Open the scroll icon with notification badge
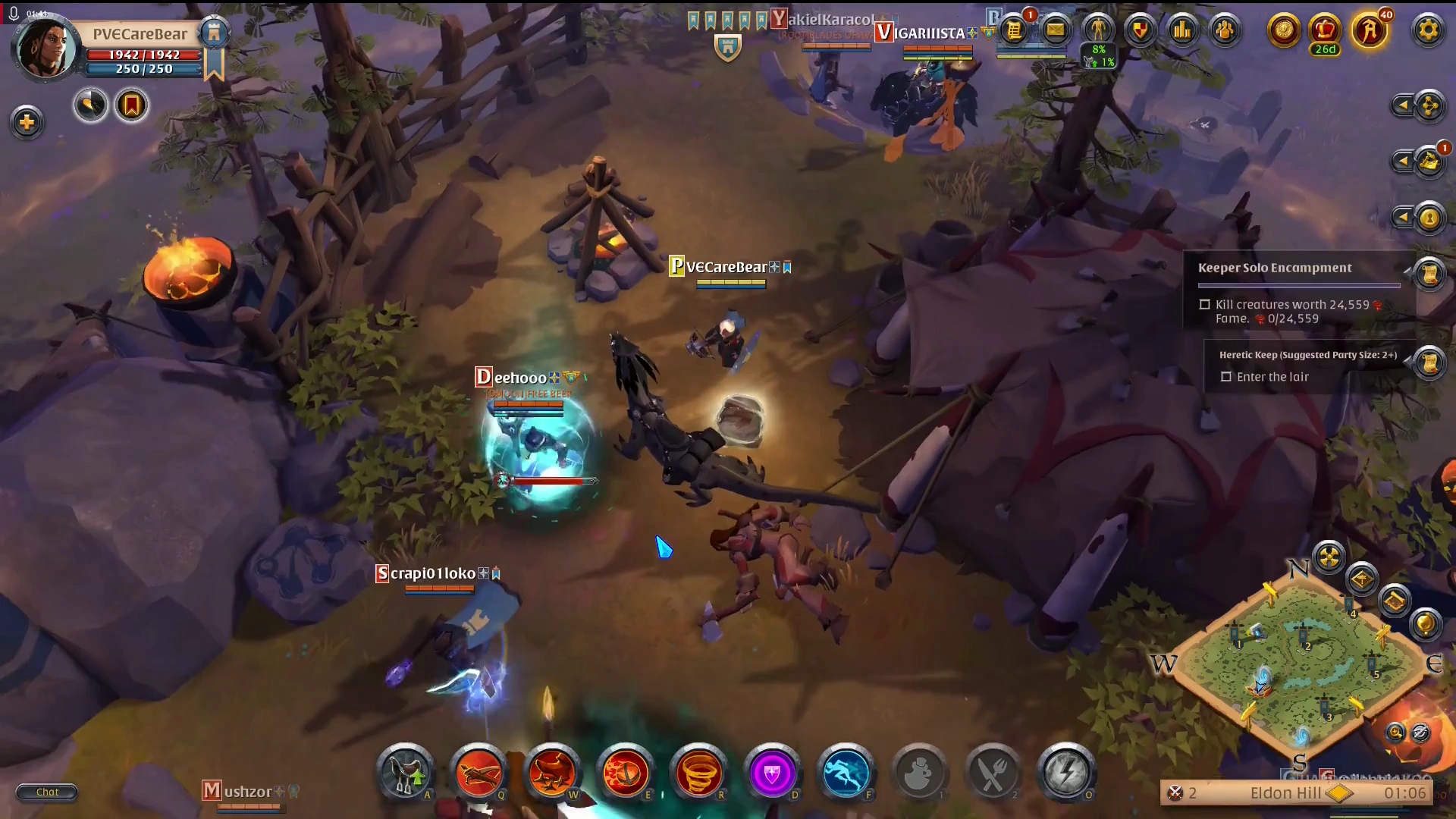The width and height of the screenshot is (1456, 819). [x=1014, y=30]
